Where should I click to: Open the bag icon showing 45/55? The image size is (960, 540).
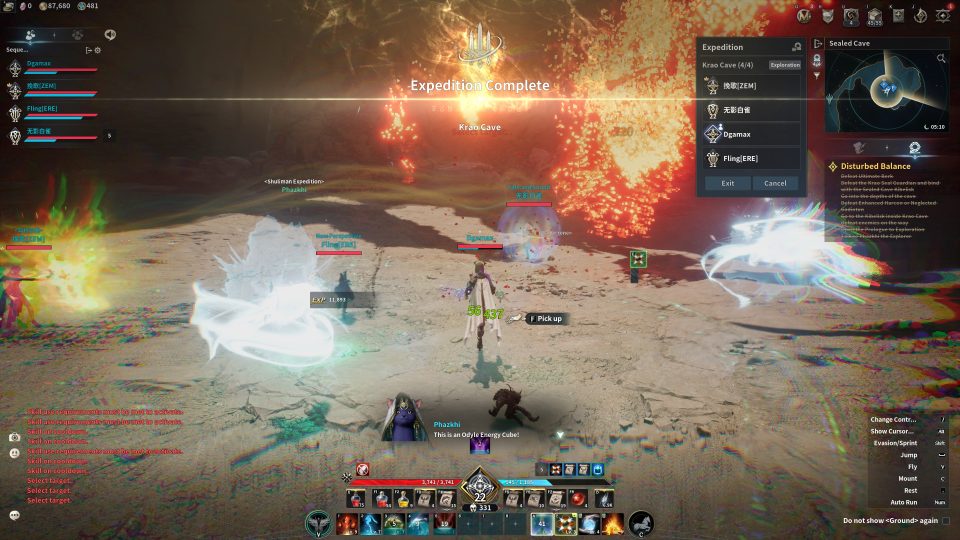click(x=874, y=16)
